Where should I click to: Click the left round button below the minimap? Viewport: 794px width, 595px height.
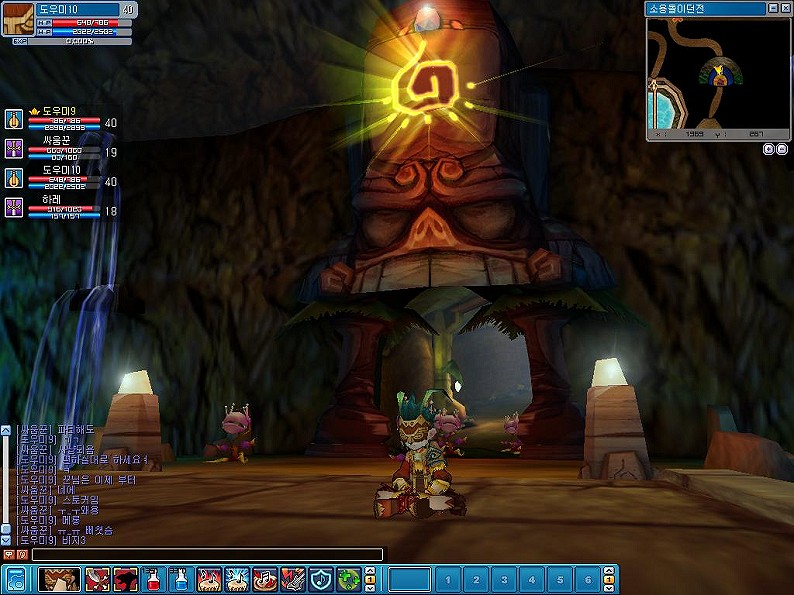768,149
